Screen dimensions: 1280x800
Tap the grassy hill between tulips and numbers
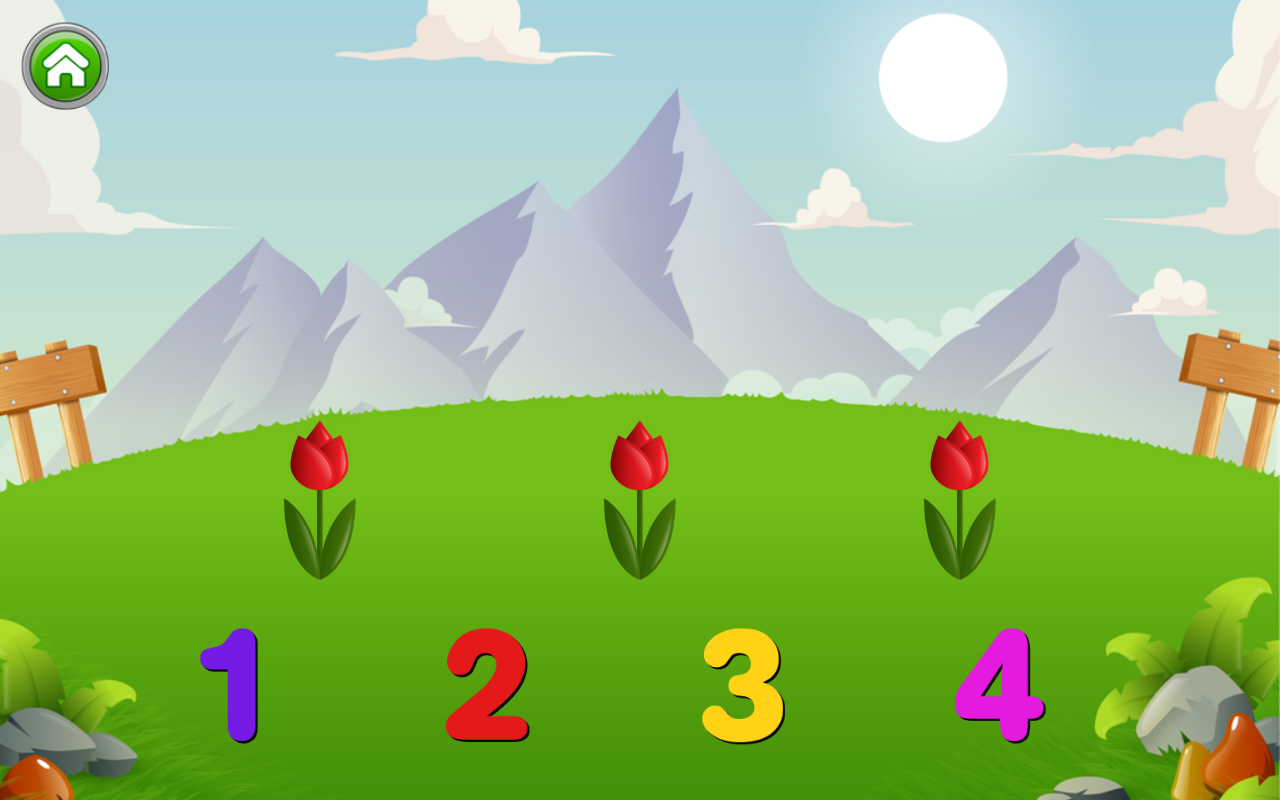click(x=640, y=600)
